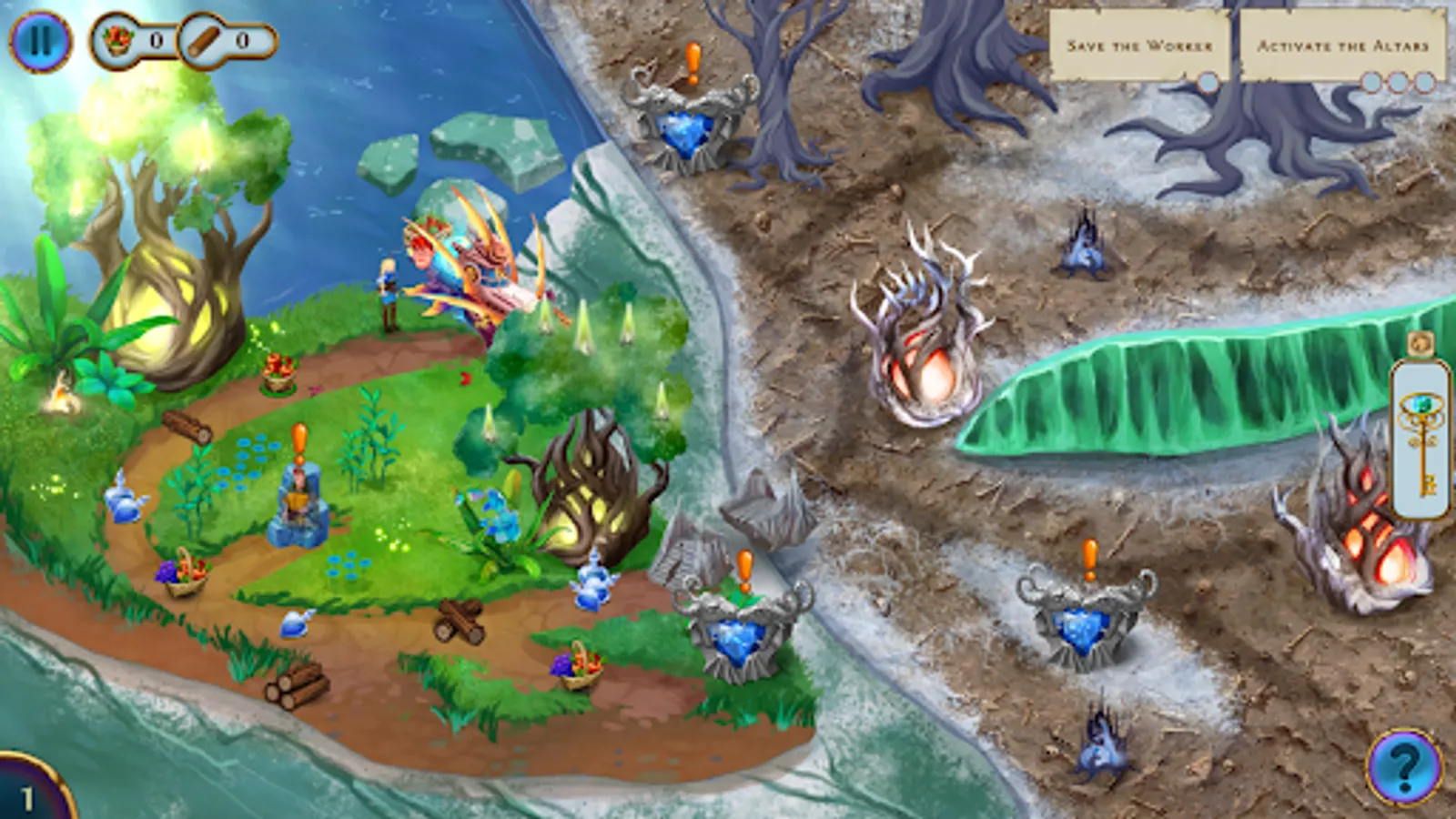Check the progress circle under Save the Worker
Image resolution: width=1456 pixels, height=819 pixels.
(x=1208, y=84)
